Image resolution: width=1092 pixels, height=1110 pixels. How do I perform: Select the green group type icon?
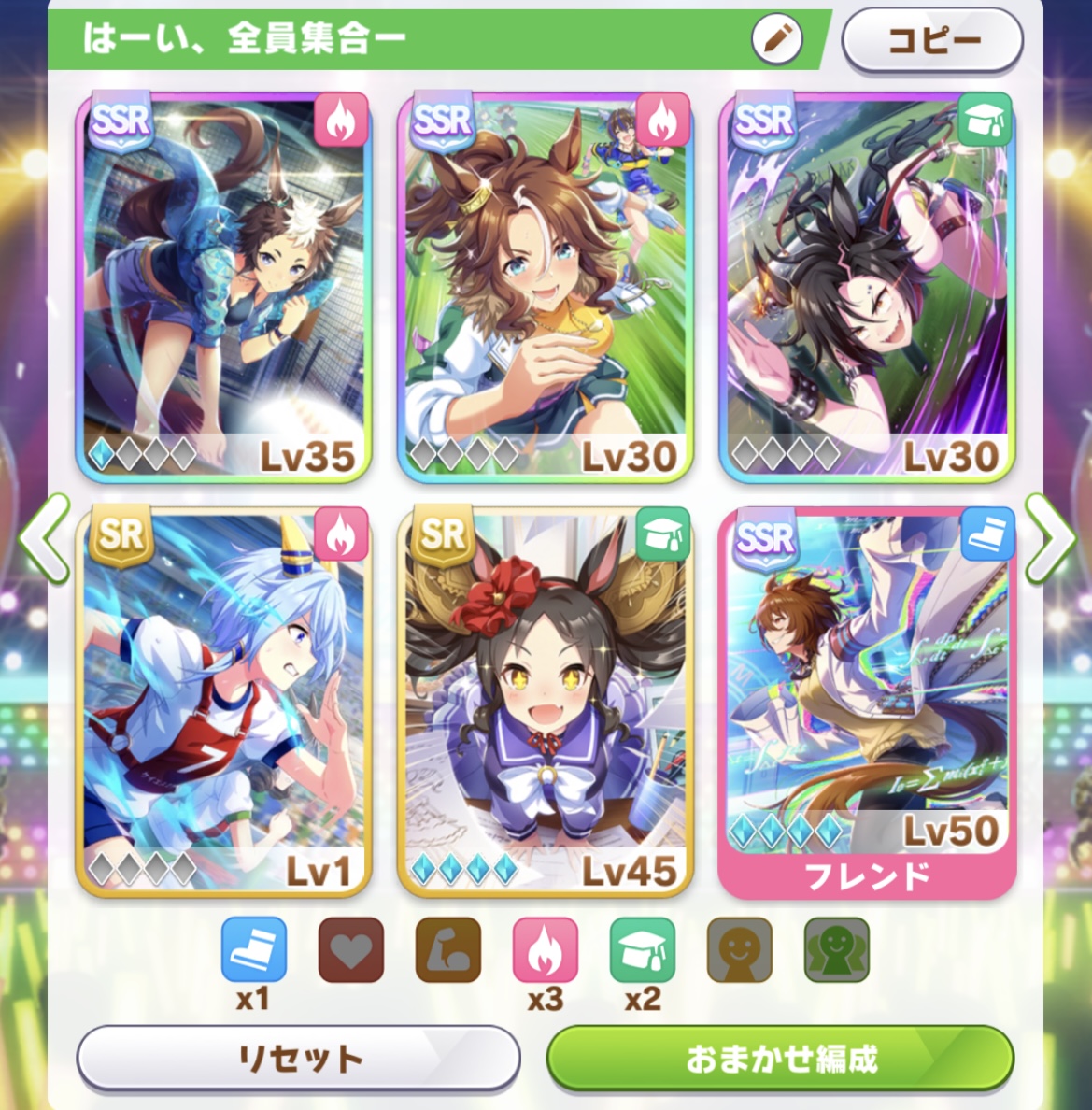(x=837, y=950)
